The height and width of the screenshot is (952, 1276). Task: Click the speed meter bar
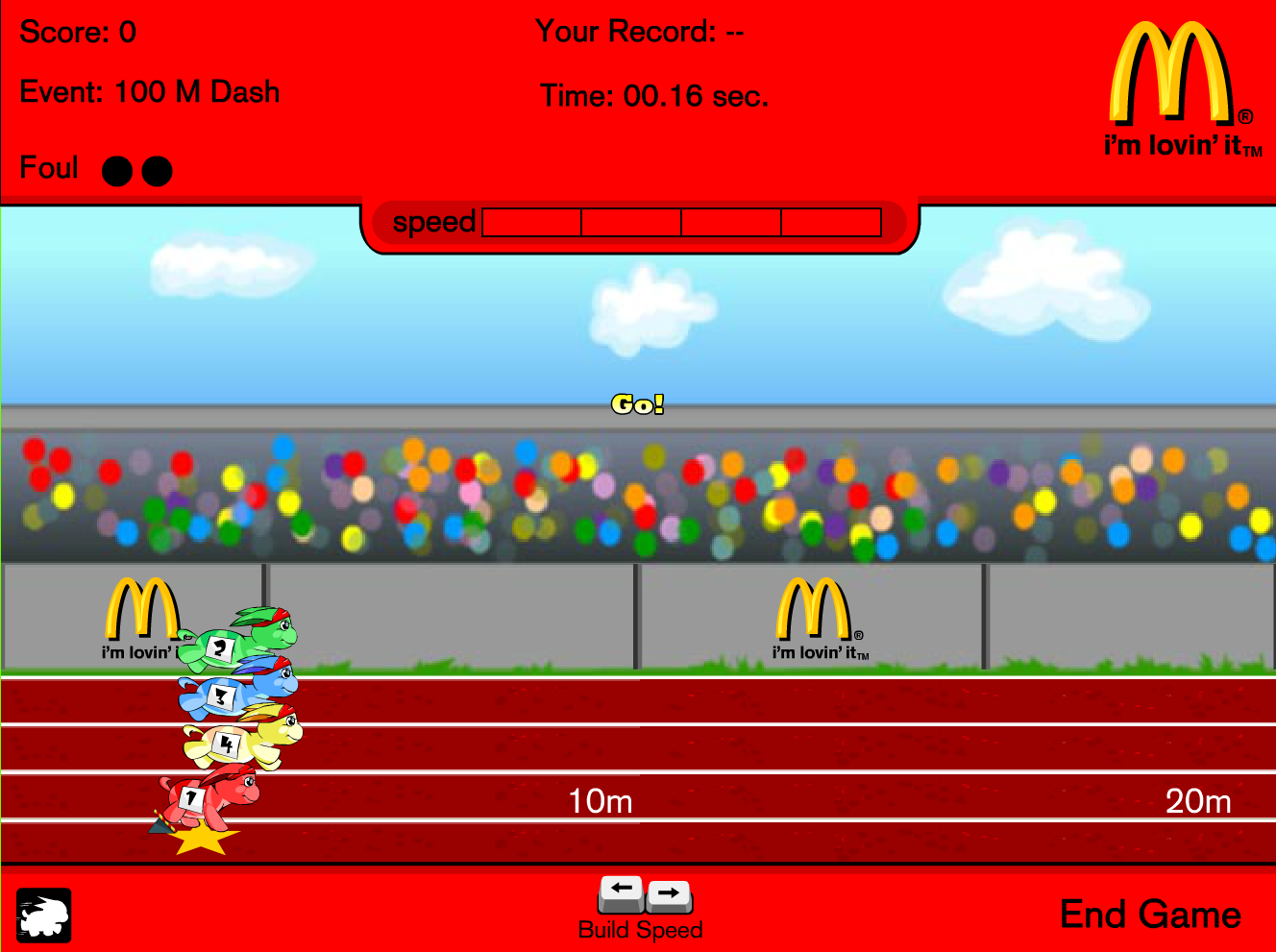[682, 222]
